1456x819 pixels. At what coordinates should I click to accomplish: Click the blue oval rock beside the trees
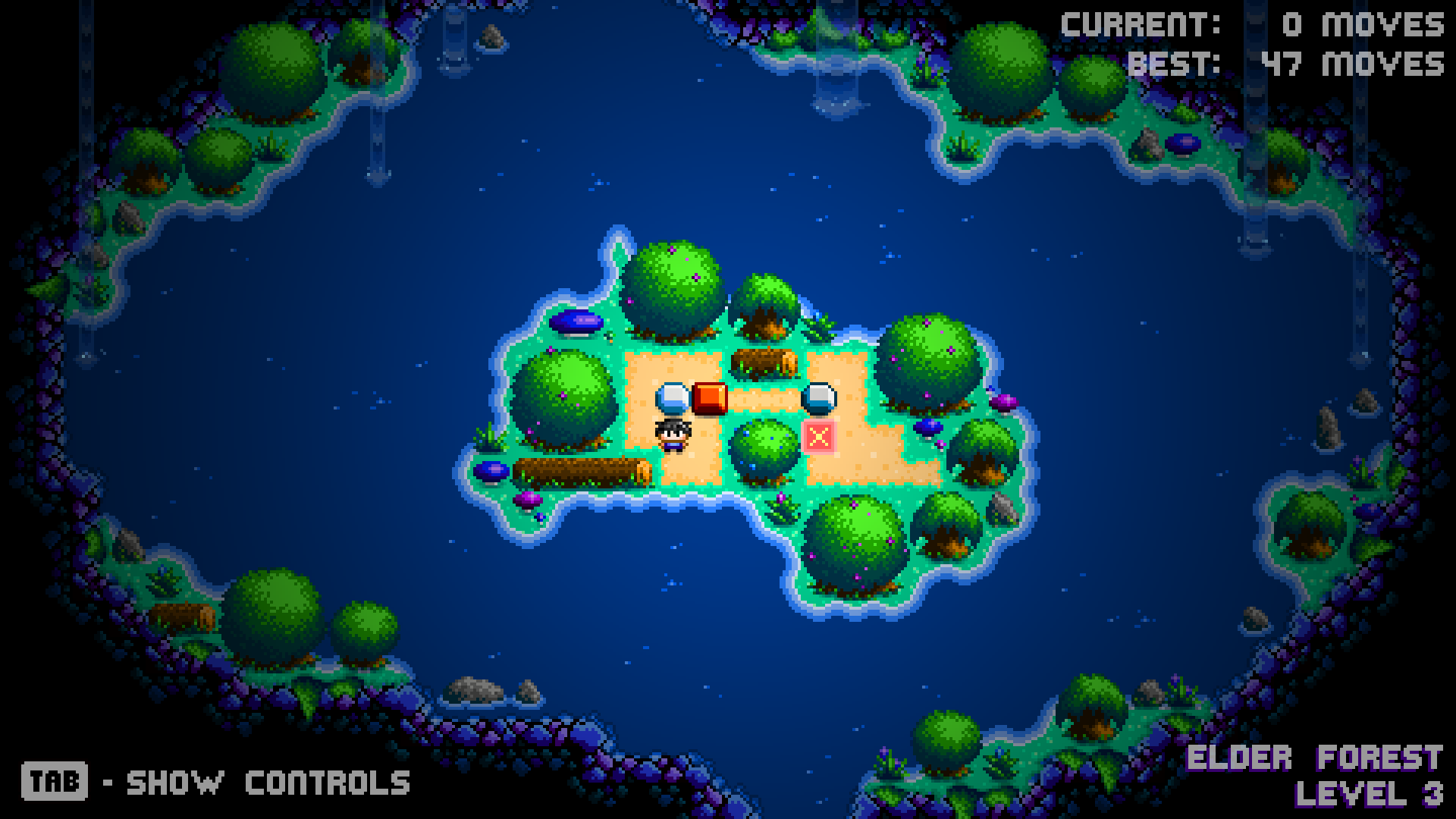(x=578, y=322)
